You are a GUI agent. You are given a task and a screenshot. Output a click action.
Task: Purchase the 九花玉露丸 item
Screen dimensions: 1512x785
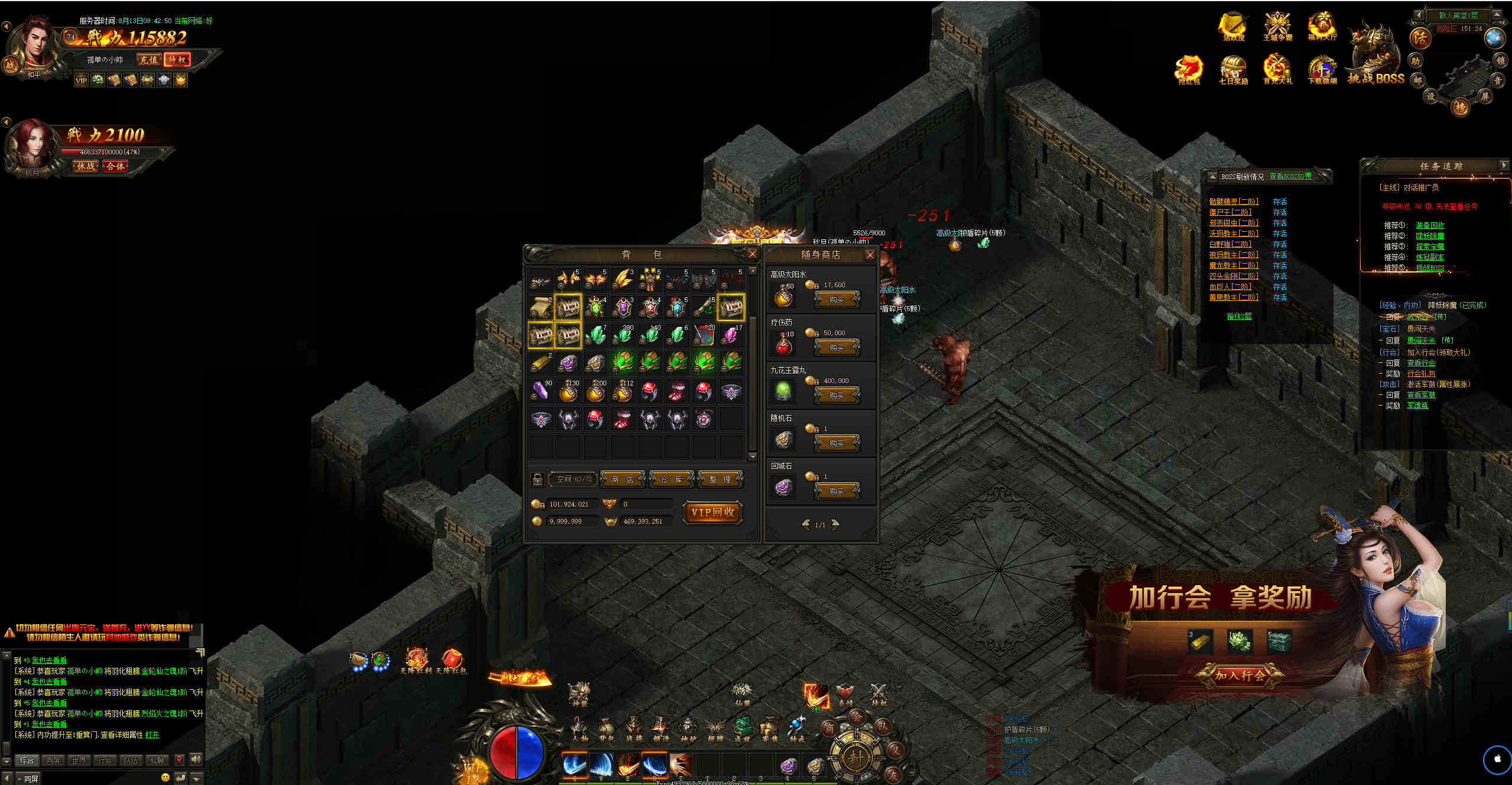click(837, 395)
